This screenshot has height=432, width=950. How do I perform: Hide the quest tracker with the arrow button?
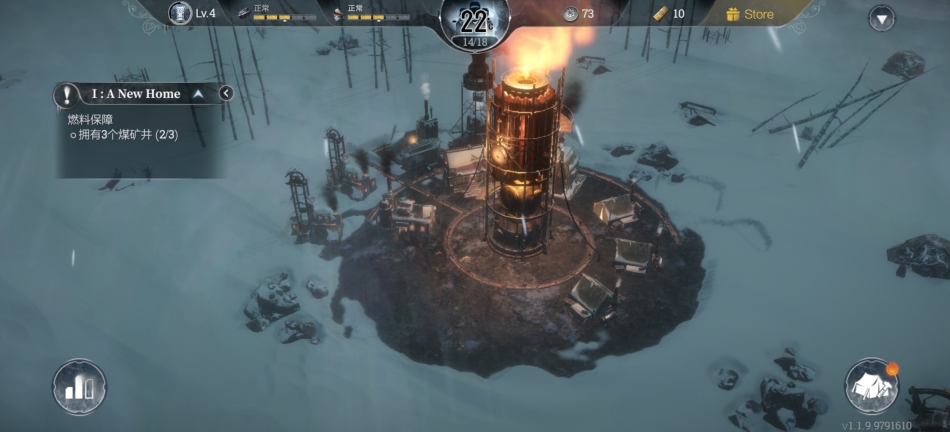(226, 94)
